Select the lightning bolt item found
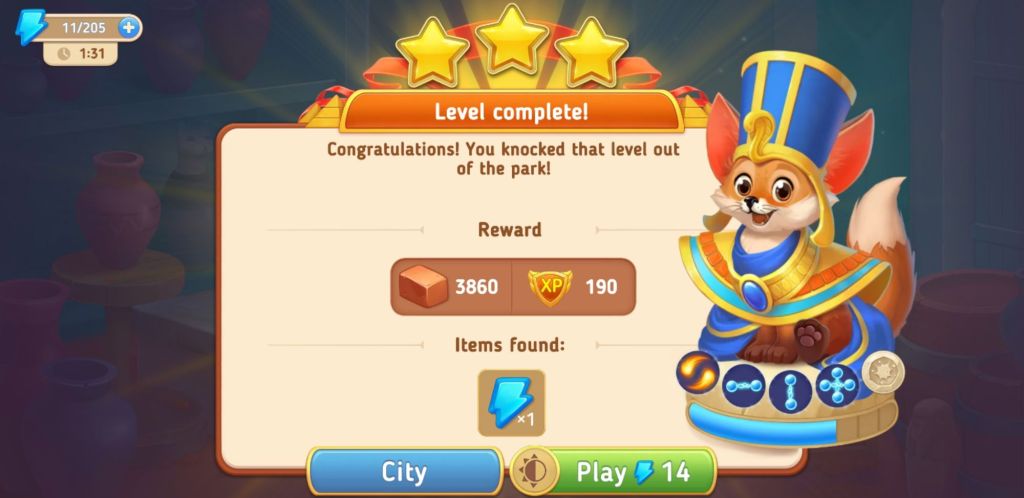This screenshot has width=1024, height=498. click(x=512, y=403)
